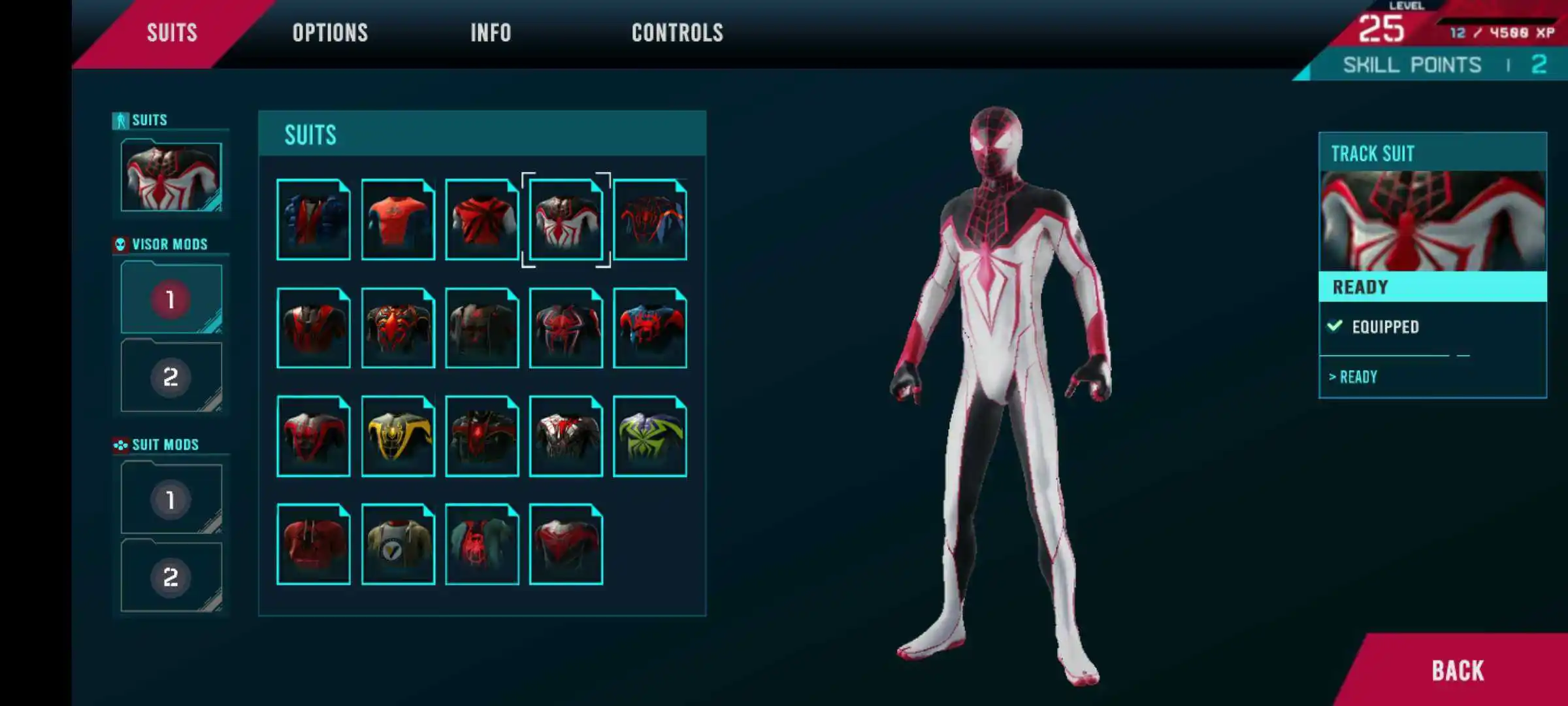1568x706 pixels.
Task: Select the white Track Suit thumbnail in grid
Action: 566,220
